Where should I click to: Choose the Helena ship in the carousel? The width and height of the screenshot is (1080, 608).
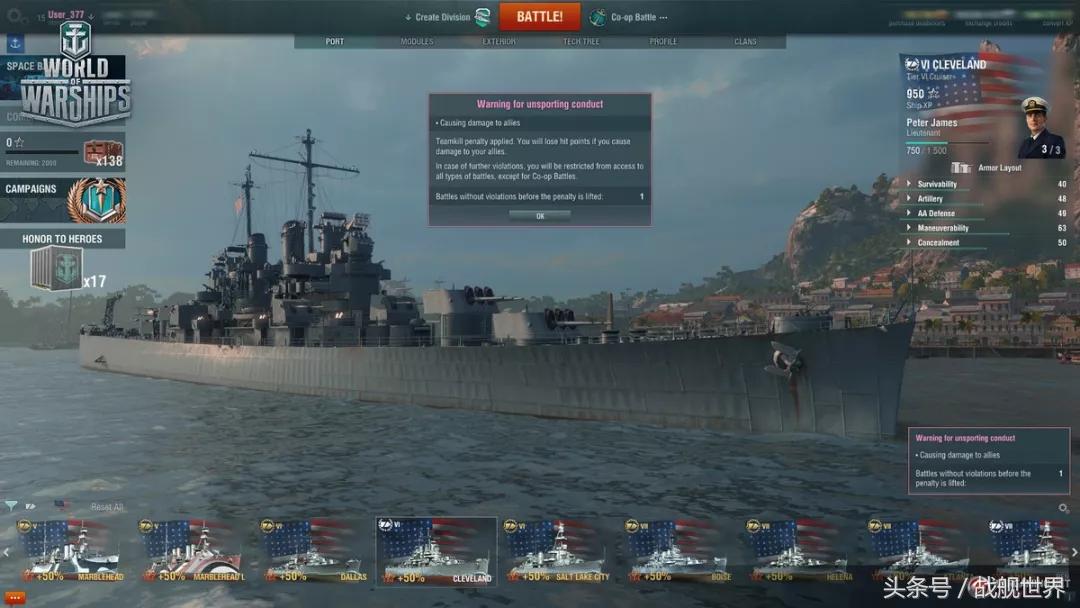tap(800, 552)
